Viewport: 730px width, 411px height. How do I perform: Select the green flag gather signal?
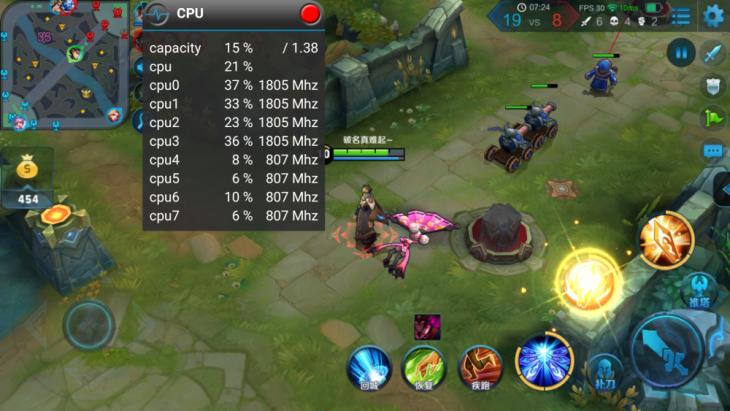pyautogui.click(x=713, y=118)
